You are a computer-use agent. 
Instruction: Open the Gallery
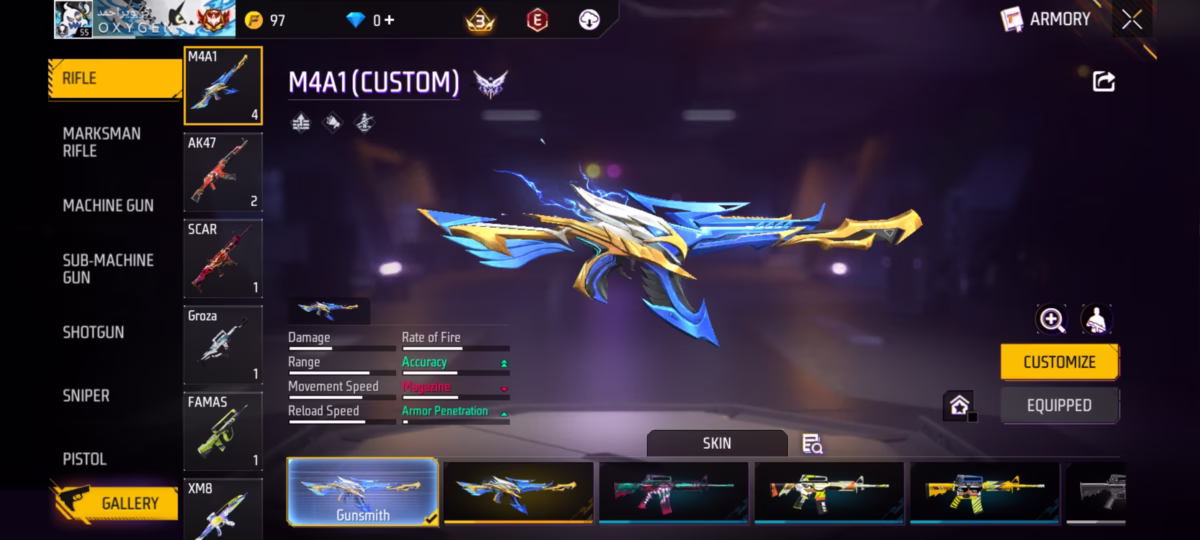[x=116, y=503]
